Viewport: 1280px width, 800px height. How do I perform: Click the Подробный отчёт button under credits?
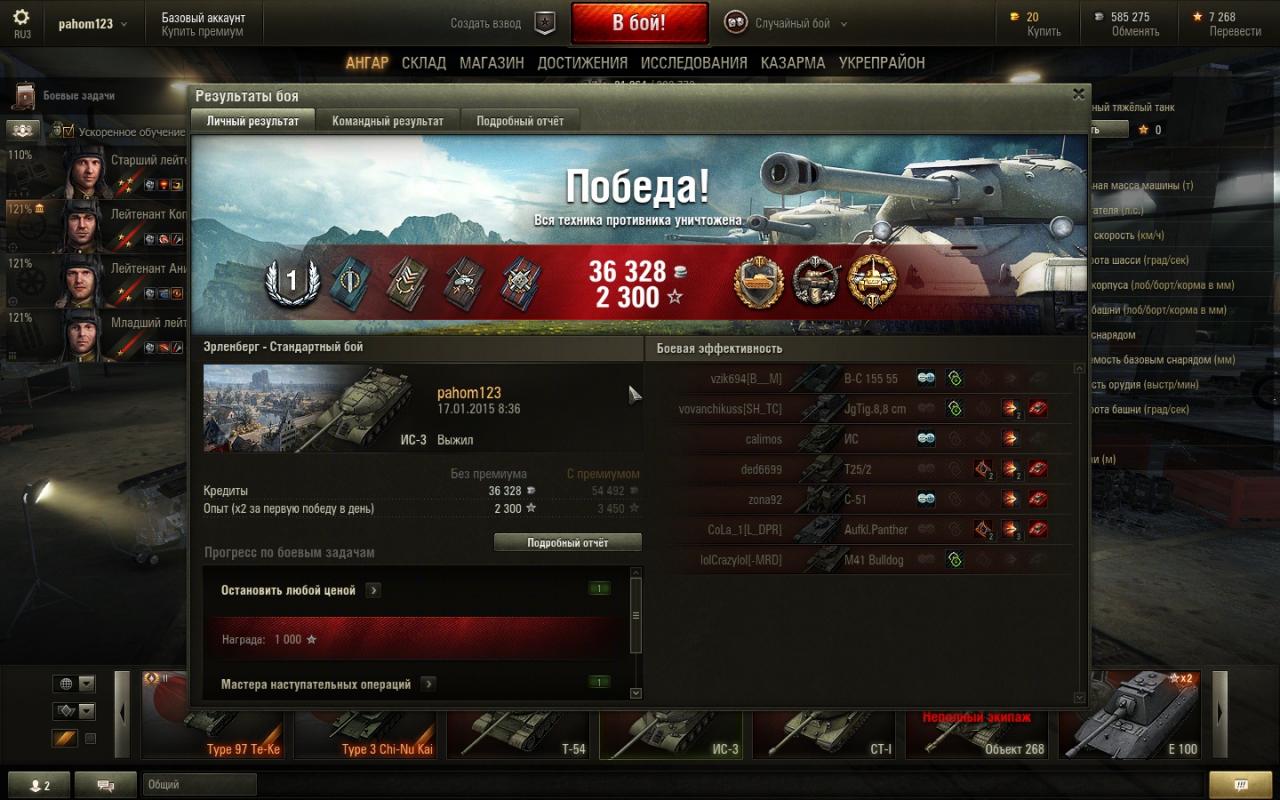568,542
